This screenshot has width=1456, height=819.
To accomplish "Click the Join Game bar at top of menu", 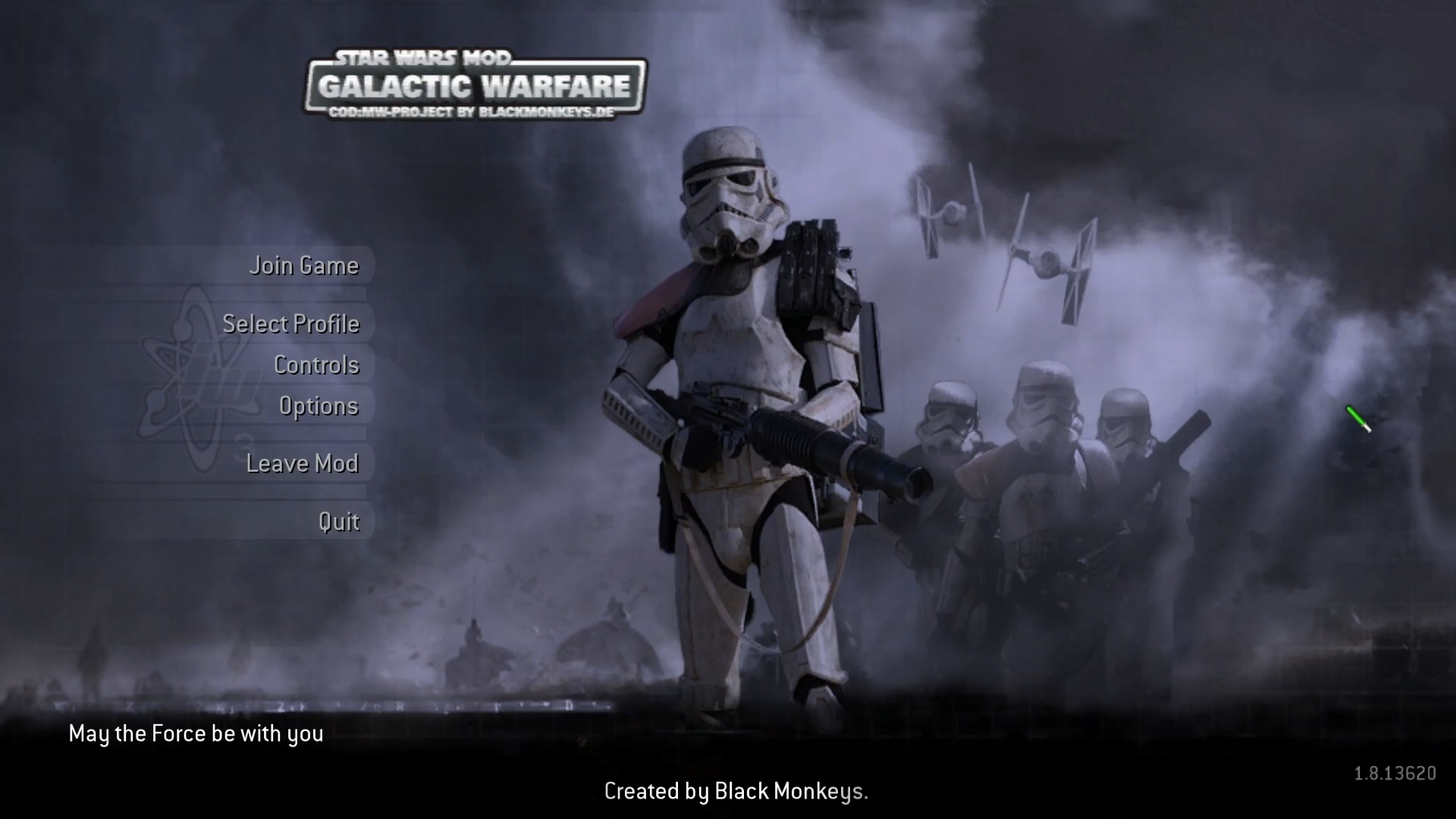I will pyautogui.click(x=303, y=265).
